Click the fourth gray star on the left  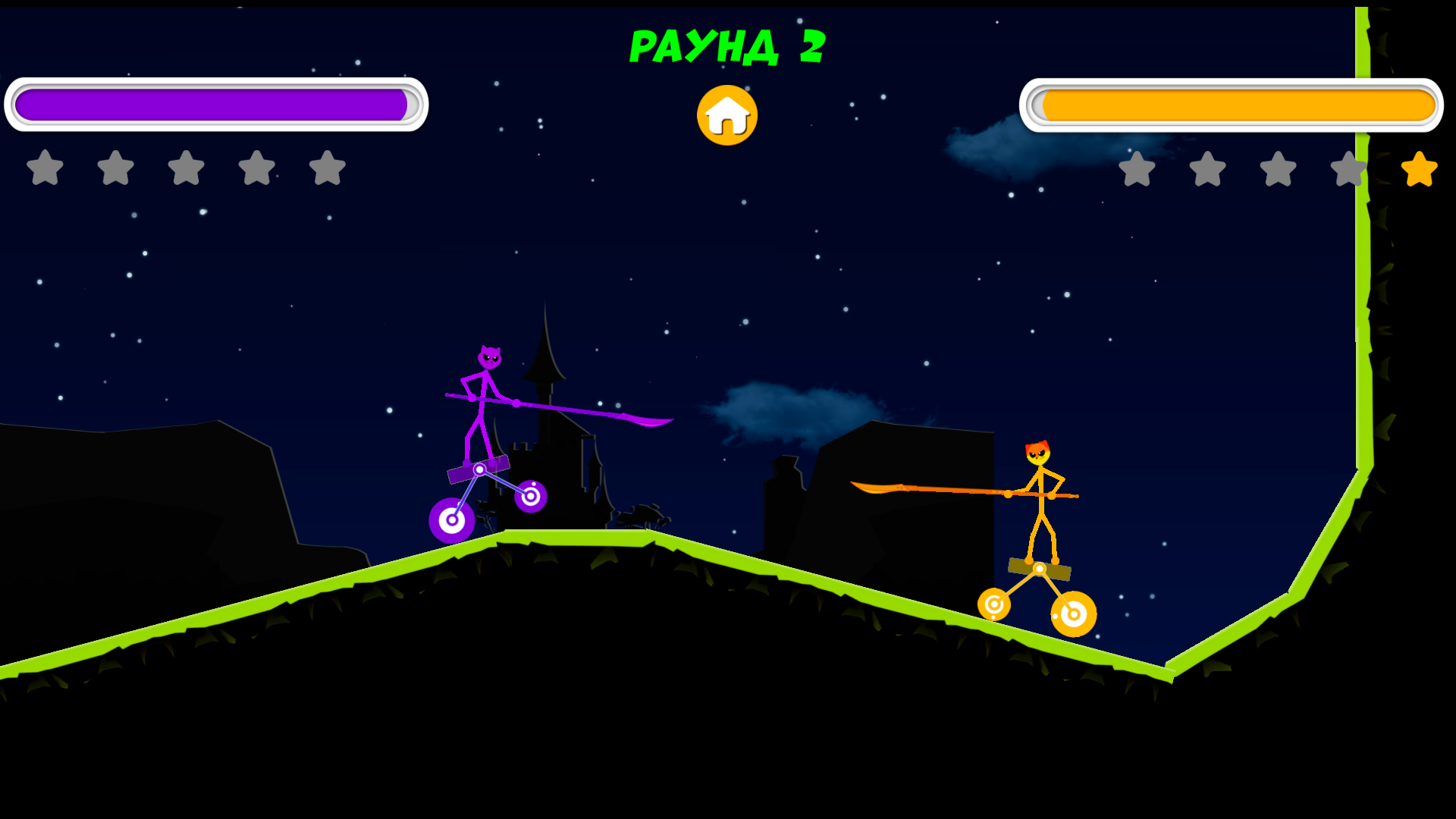point(257,168)
